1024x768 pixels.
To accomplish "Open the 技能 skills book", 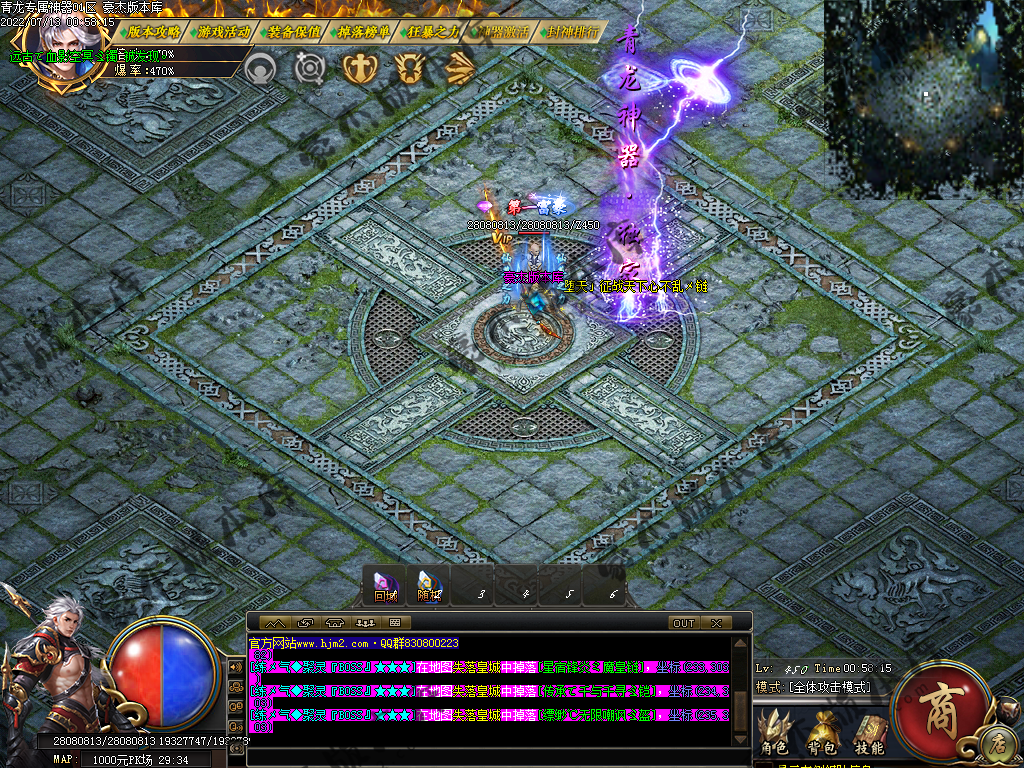I will tap(868, 735).
